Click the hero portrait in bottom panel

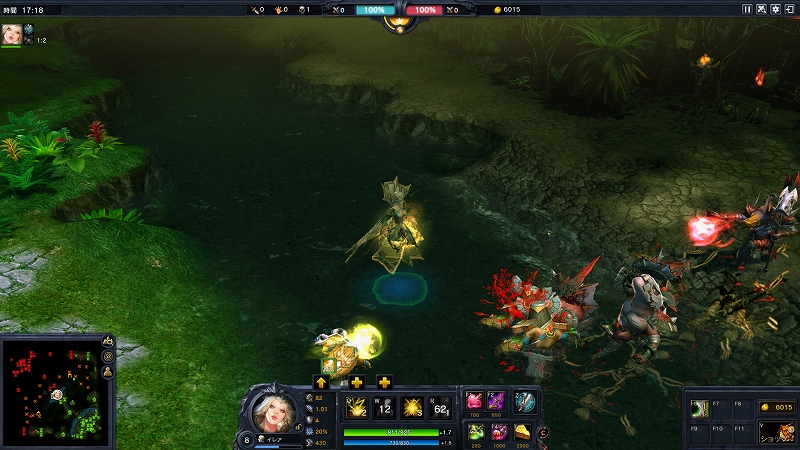273,411
